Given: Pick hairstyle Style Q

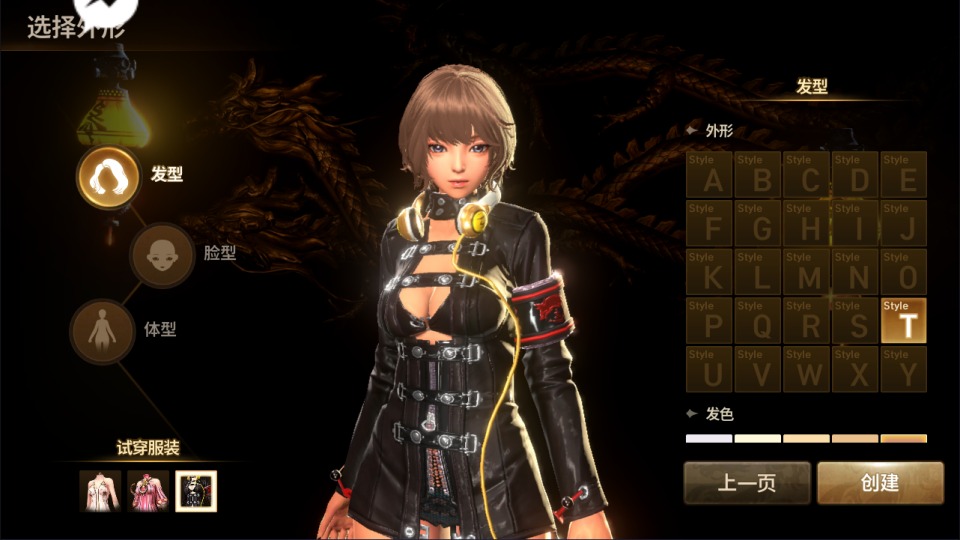Looking at the screenshot, I should [x=759, y=320].
